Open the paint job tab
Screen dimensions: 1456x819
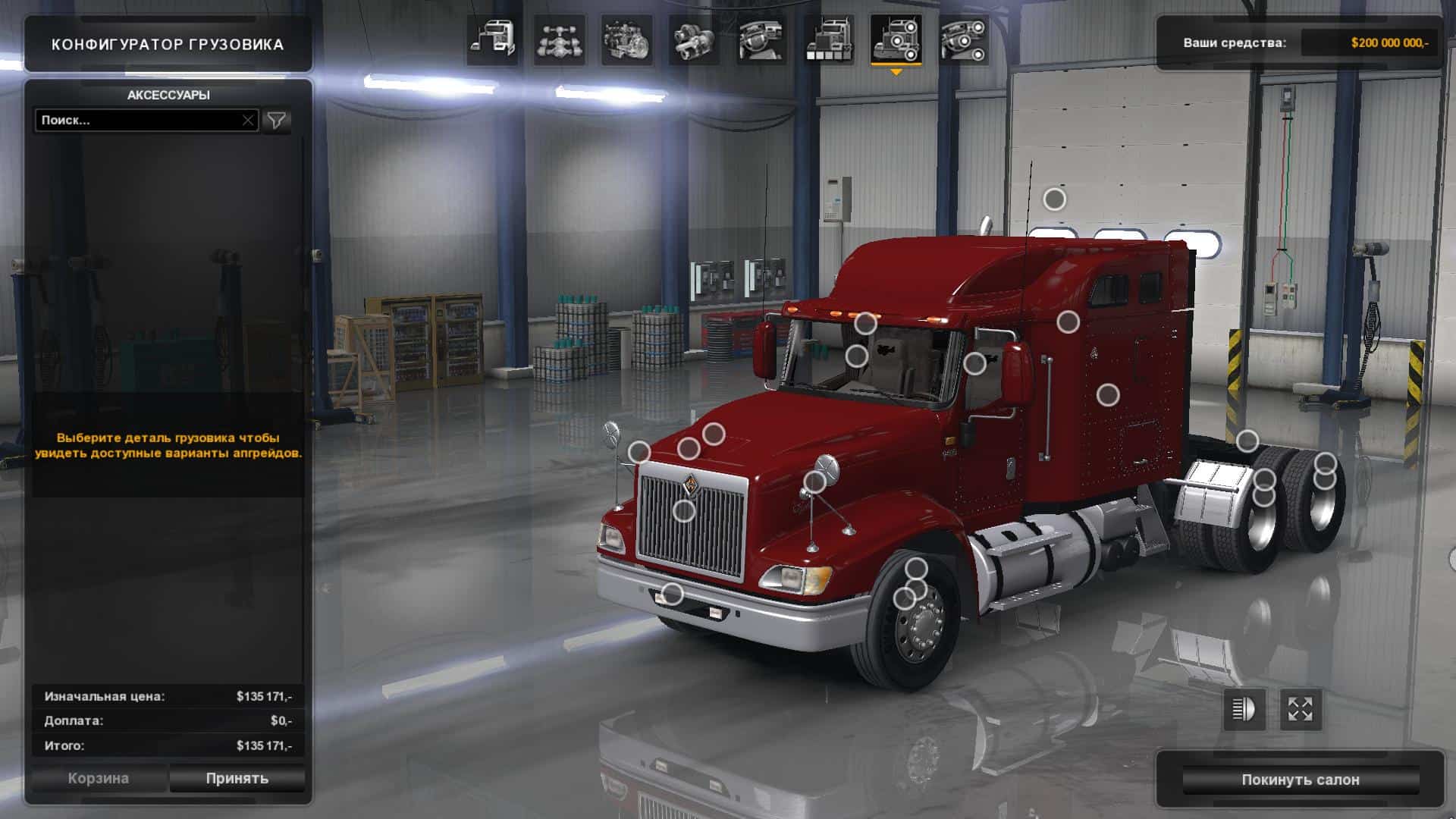pos(828,40)
